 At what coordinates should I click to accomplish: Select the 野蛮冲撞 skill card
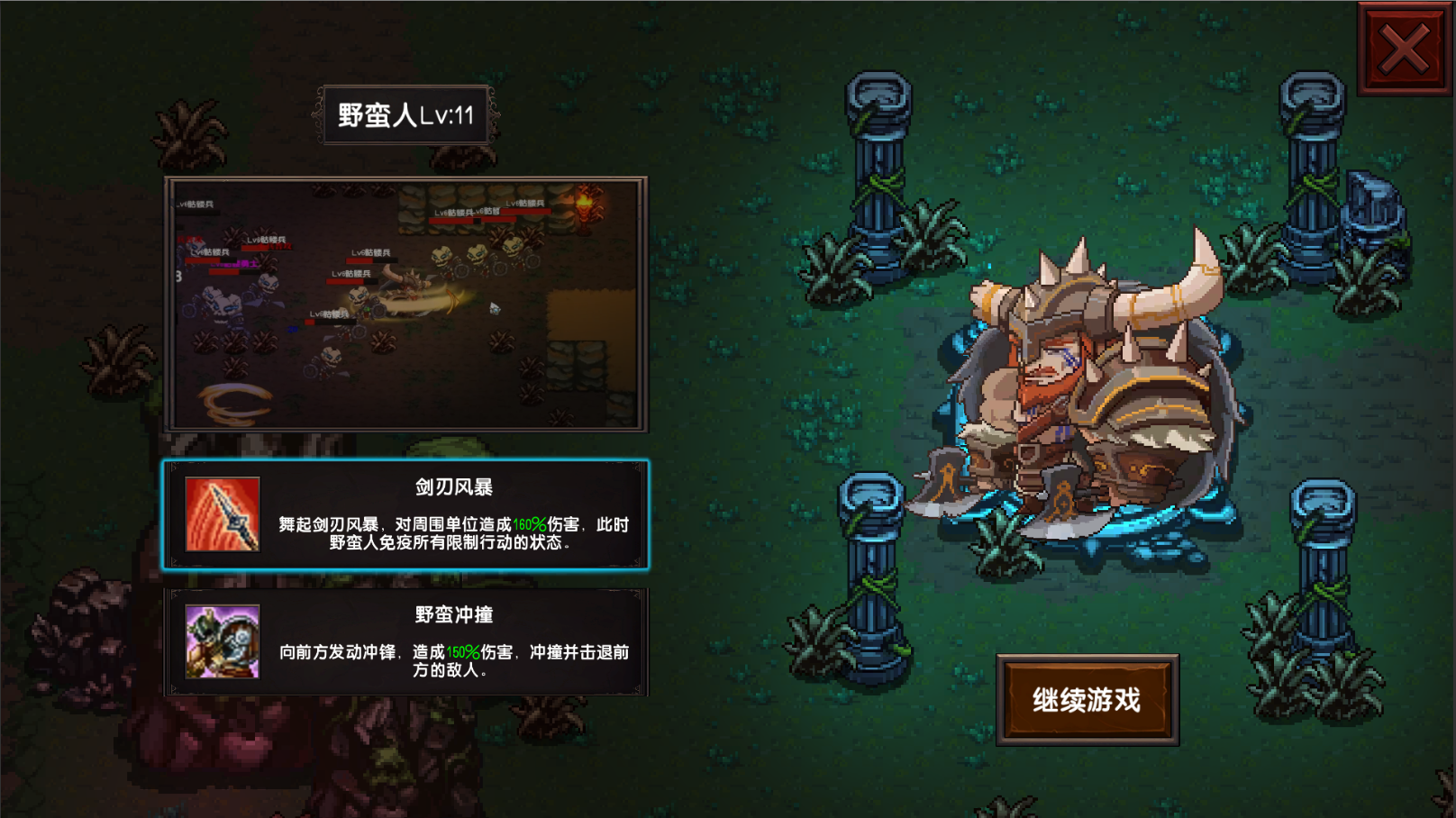coord(410,646)
